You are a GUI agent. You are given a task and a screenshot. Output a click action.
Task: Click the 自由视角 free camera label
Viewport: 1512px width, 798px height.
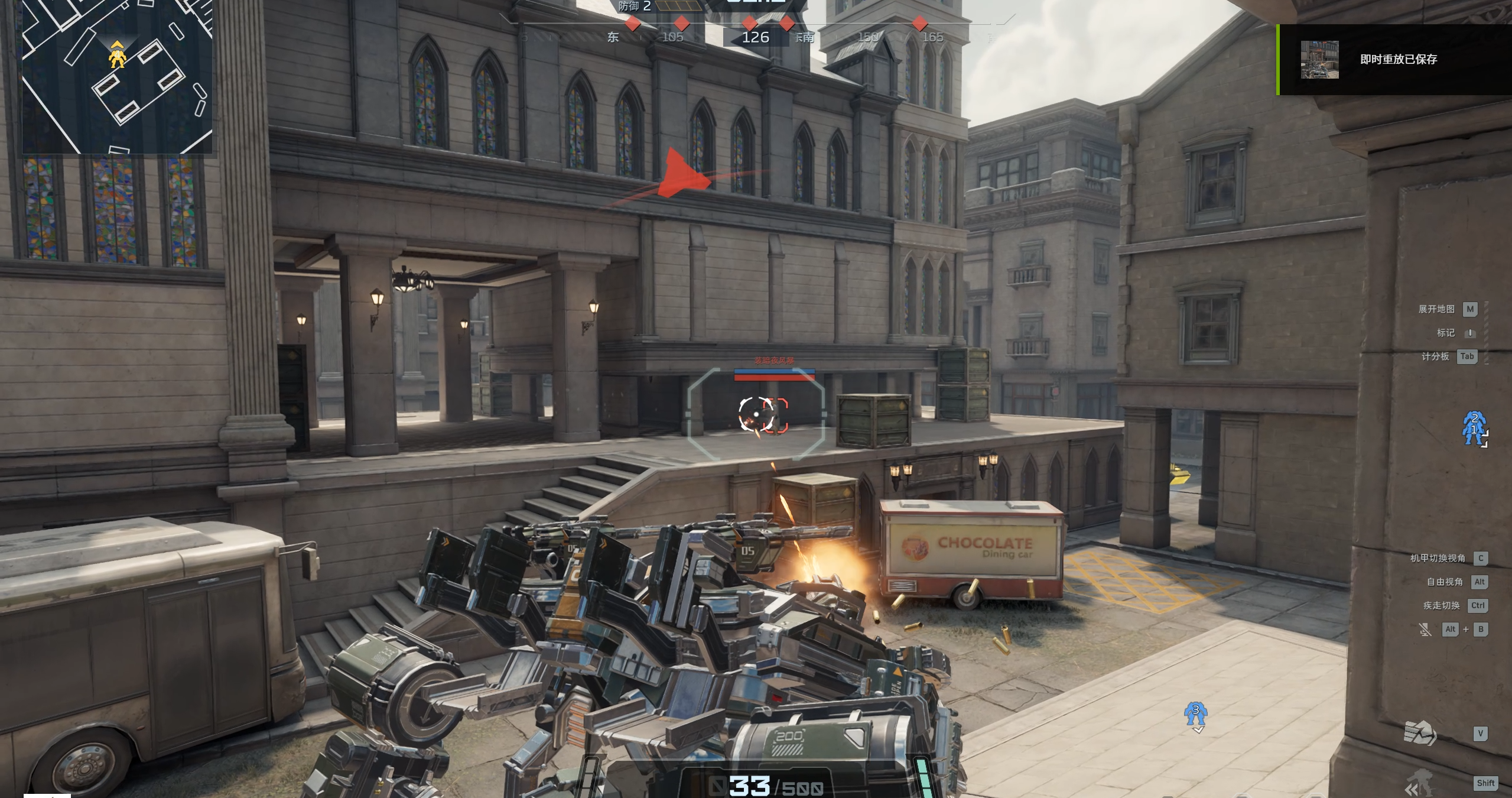1445,582
